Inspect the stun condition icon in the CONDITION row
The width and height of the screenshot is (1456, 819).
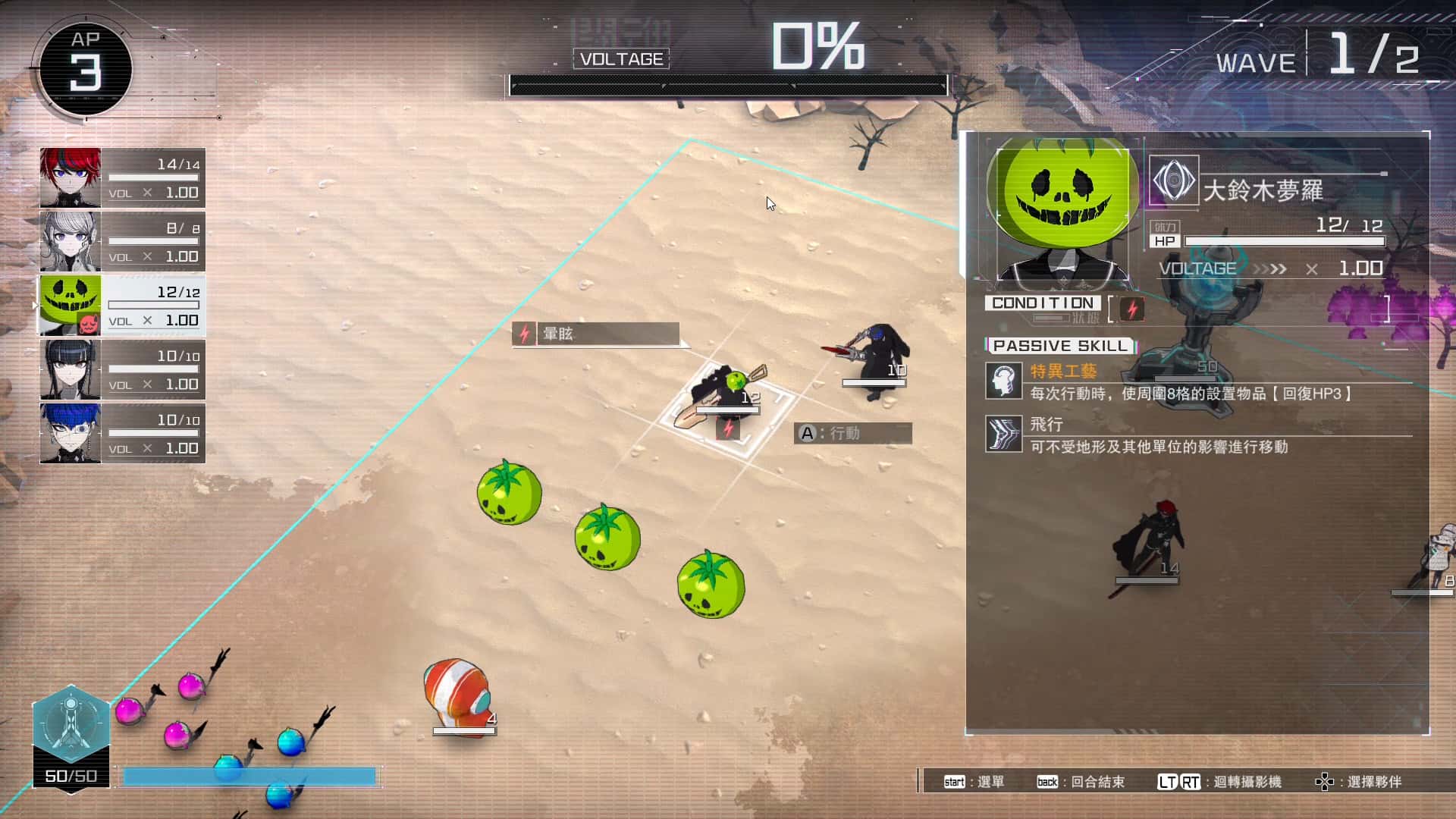click(1132, 309)
